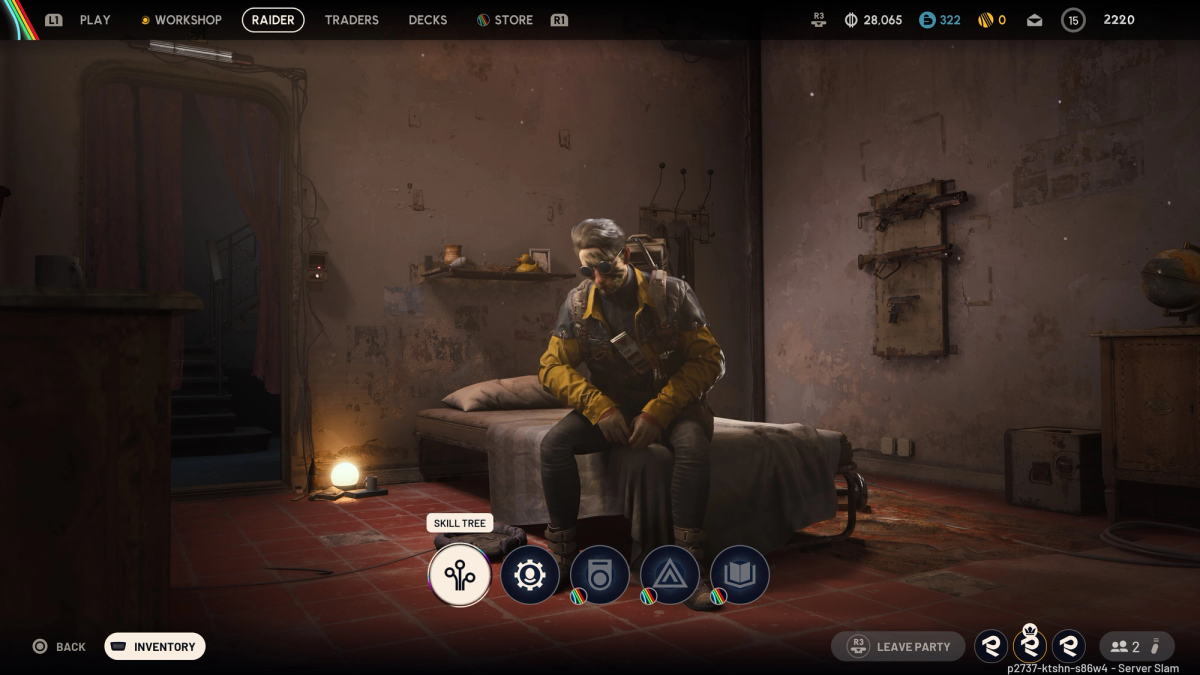Visit the Store tab
The image size is (1200, 675).
(x=505, y=20)
